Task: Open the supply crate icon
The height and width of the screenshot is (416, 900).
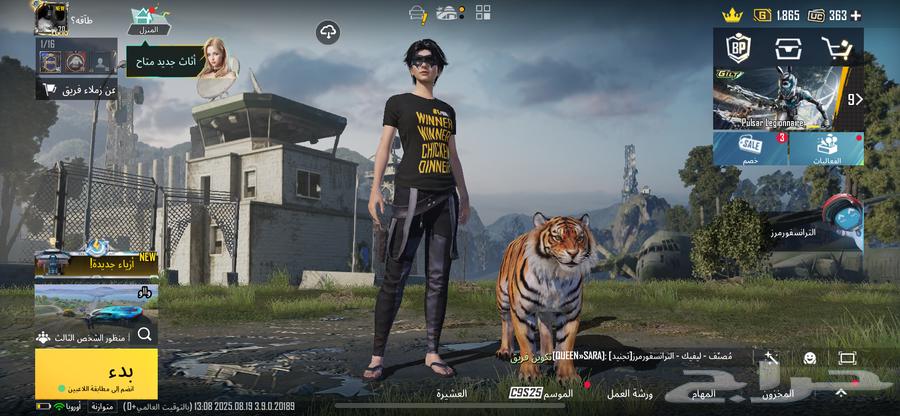Action: 786,48
